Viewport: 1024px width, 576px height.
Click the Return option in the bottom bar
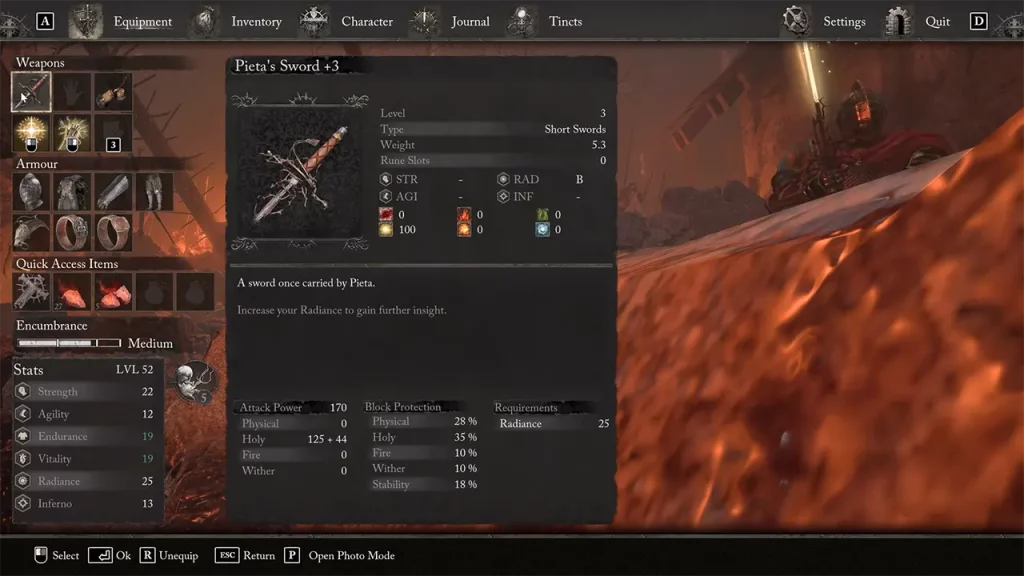tap(258, 556)
